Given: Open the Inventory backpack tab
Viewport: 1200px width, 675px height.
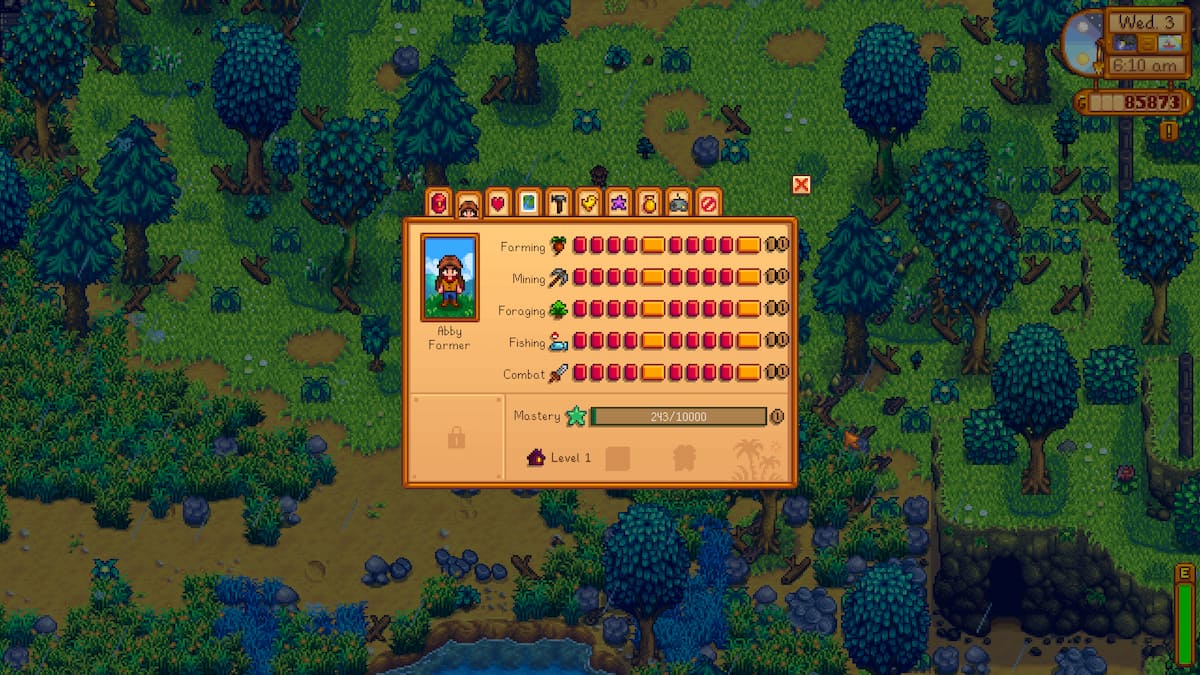Looking at the screenshot, I should click(x=438, y=203).
